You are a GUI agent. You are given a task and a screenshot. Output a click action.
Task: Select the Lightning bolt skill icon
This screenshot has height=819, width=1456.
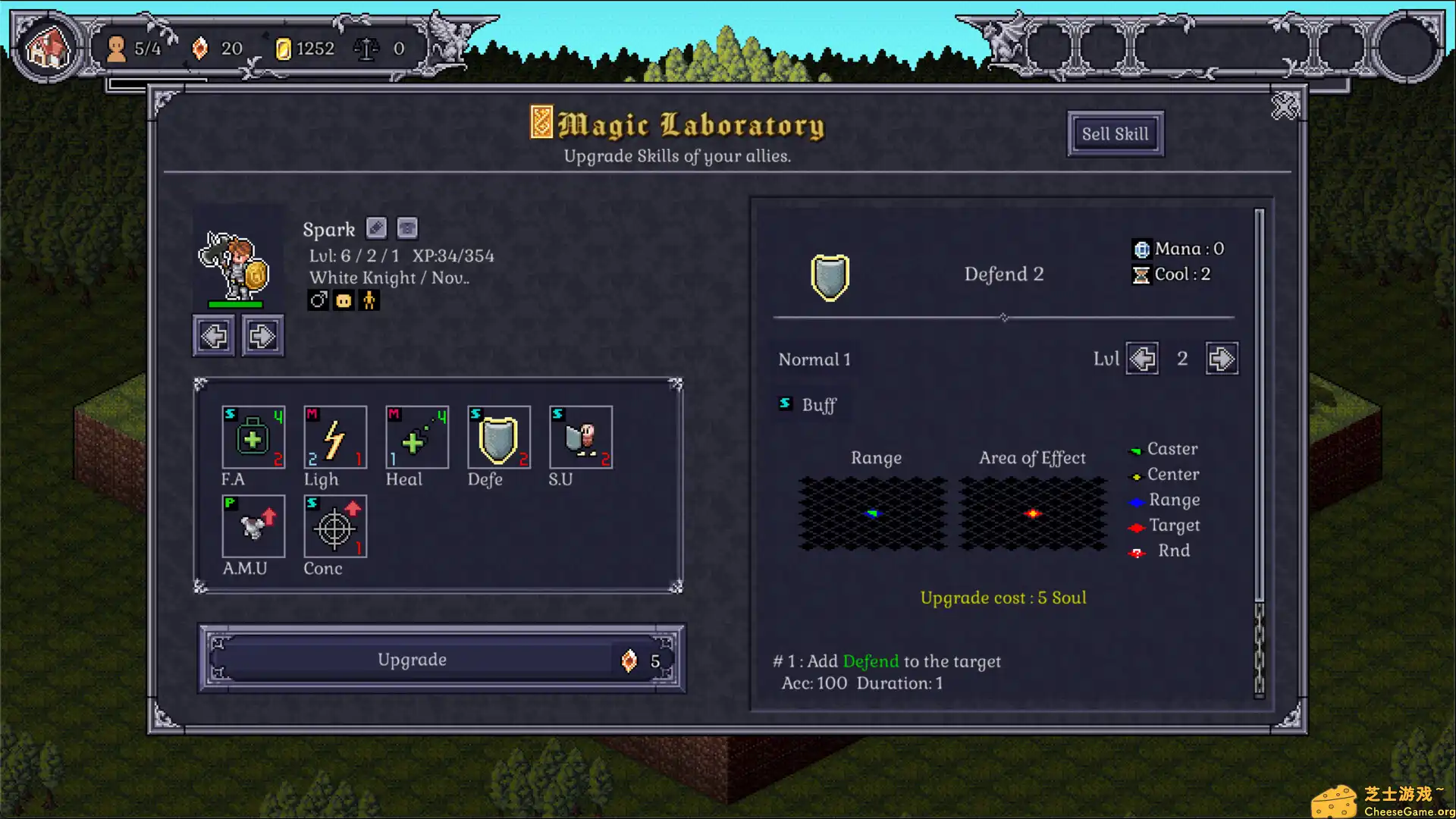(335, 438)
